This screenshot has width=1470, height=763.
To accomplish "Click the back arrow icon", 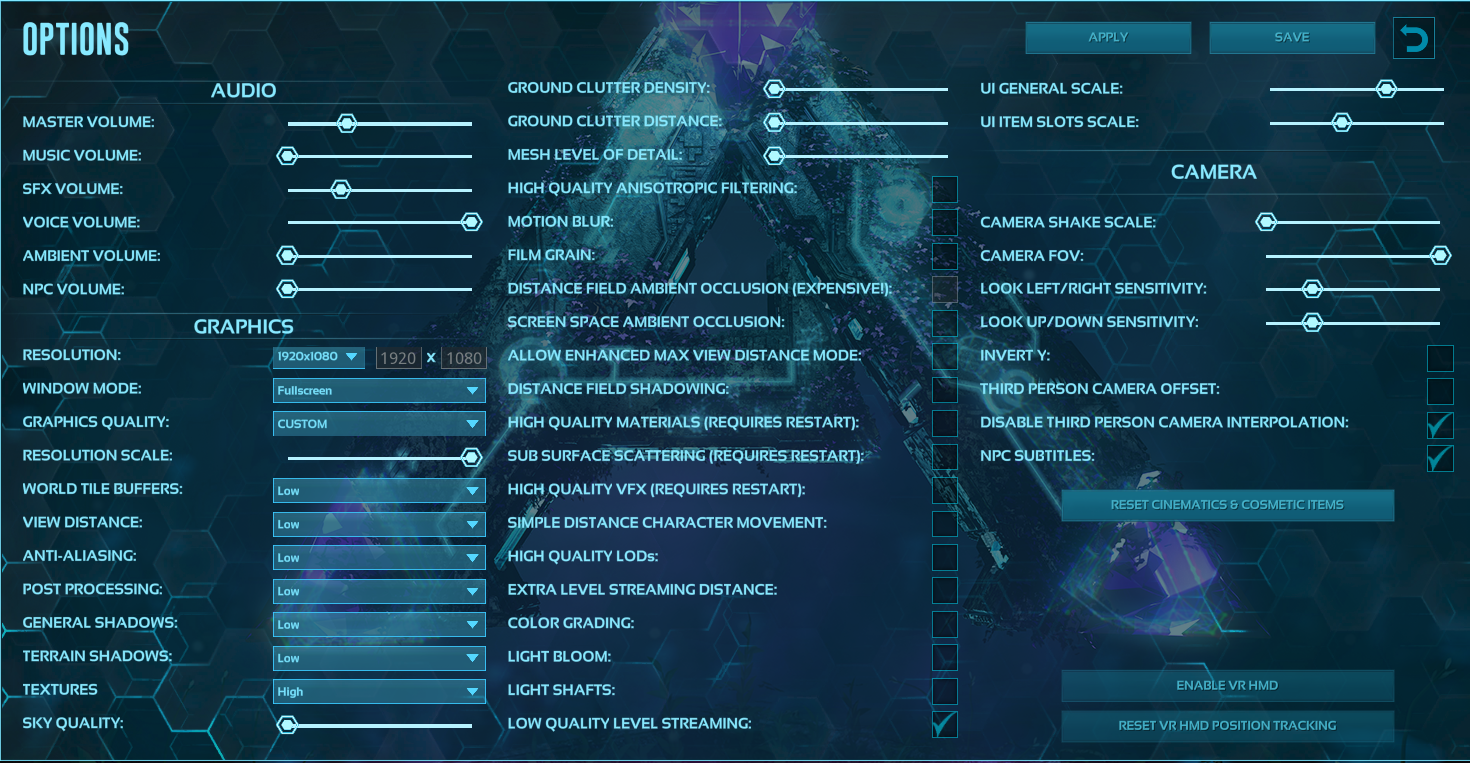I will tap(1413, 37).
